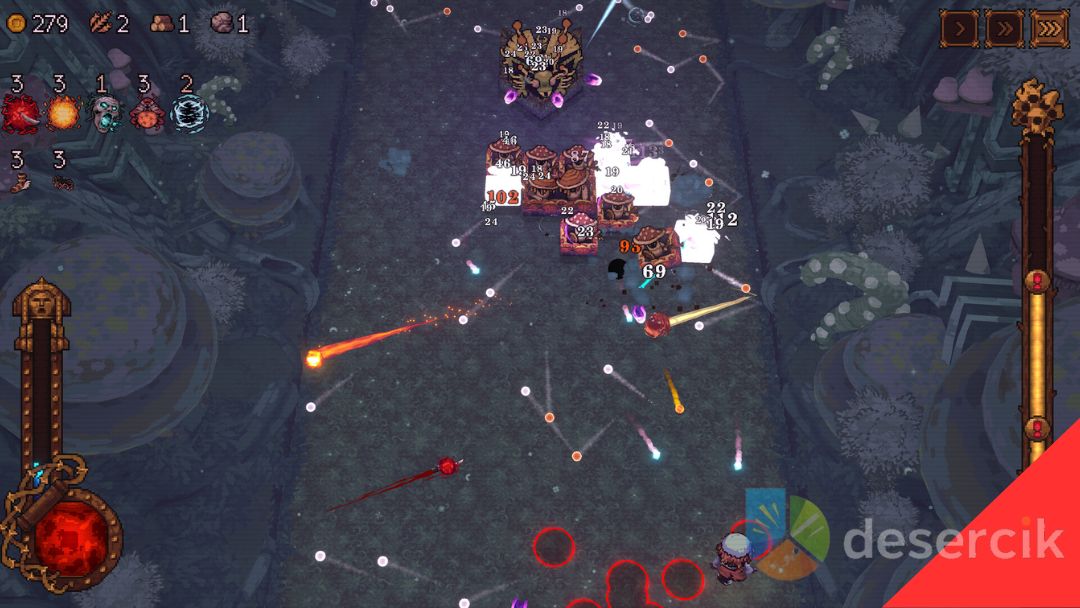Select the red crab creature icon

click(x=147, y=114)
